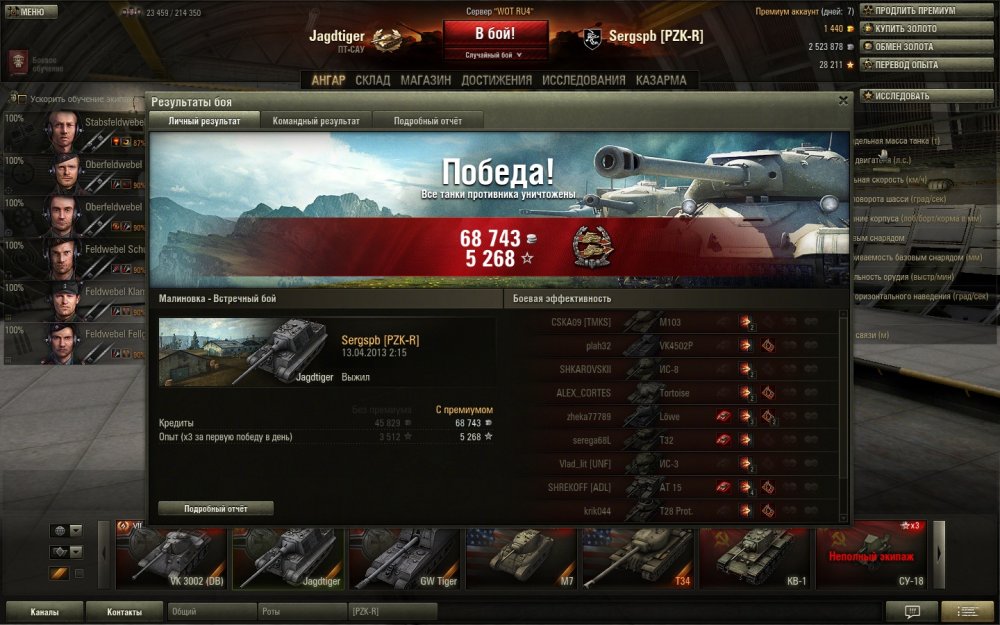
Task: Switch to the Подробный отчёт tab
Action: tap(428, 121)
